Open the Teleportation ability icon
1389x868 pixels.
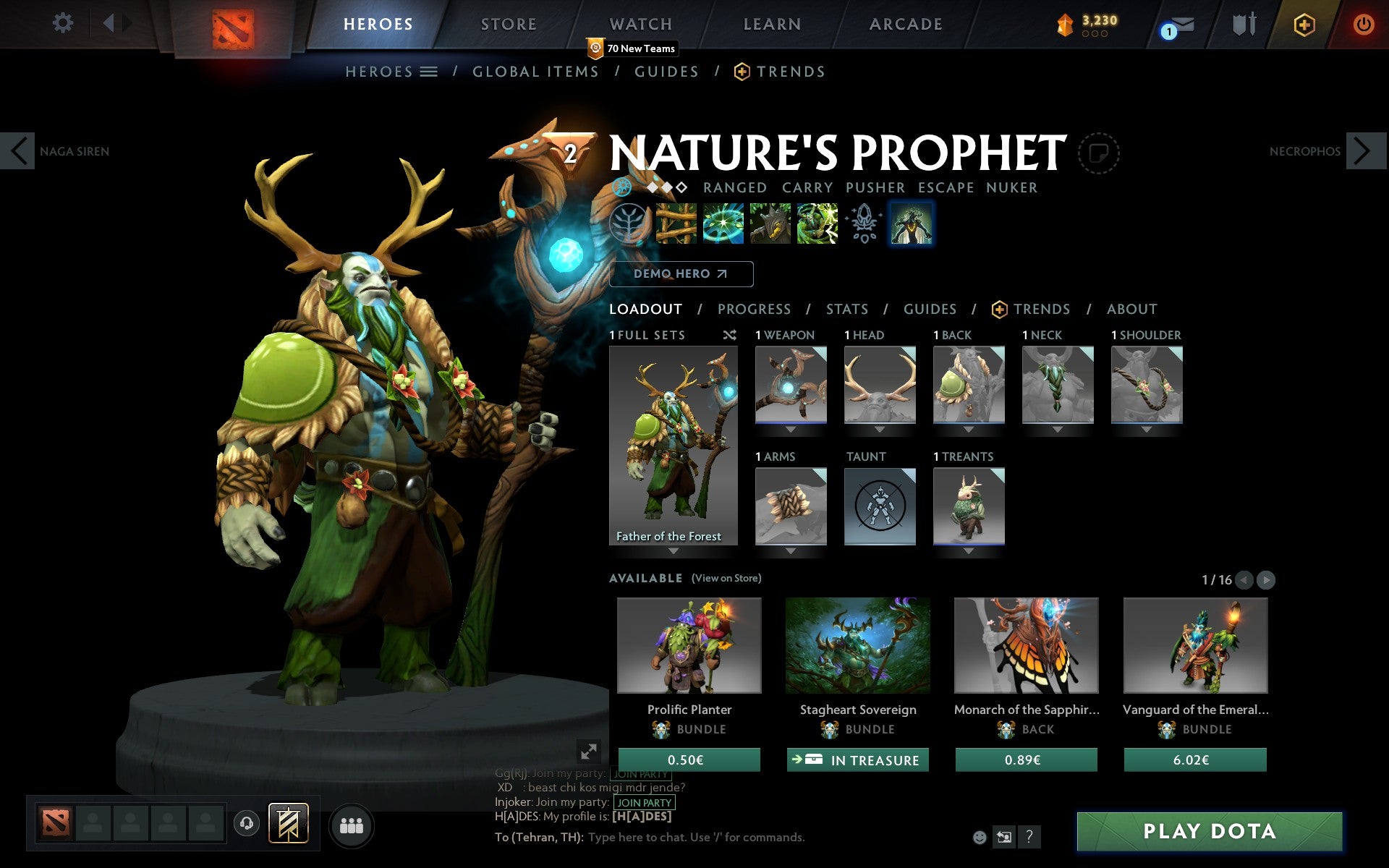(722, 223)
